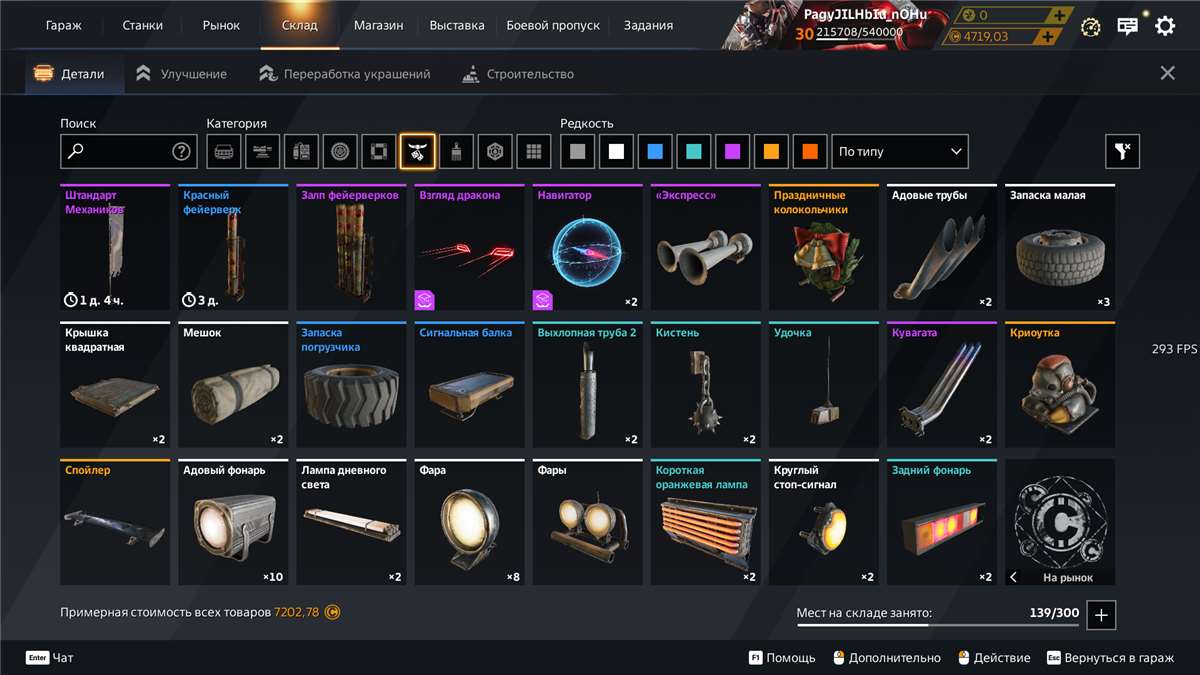Open the Магазин section
The image size is (1200, 675).
[x=378, y=25]
